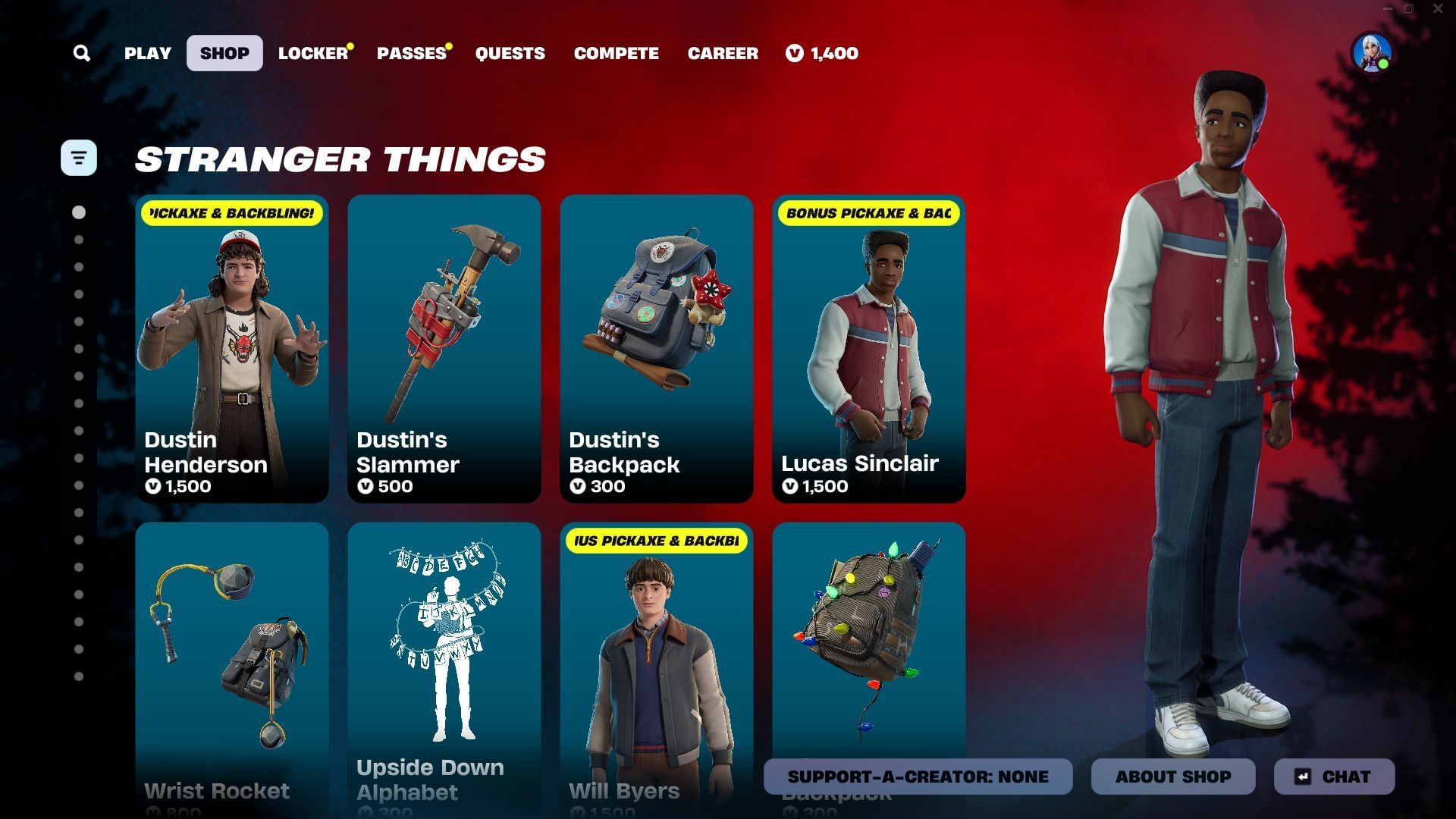
Task: Click the first pagination dot on the left sidebar
Action: 80,212
